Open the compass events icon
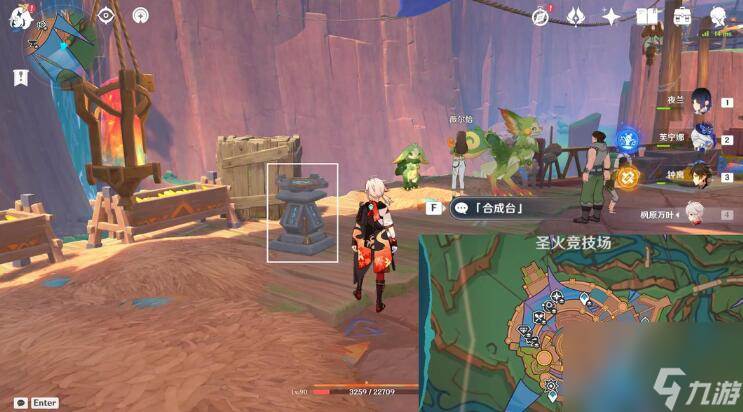Viewport: 743px width, 412px height. click(541, 17)
